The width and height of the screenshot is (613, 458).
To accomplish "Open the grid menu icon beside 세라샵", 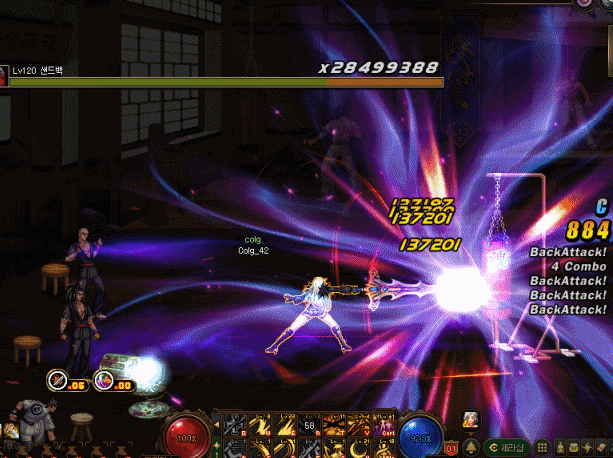I will [540, 445].
